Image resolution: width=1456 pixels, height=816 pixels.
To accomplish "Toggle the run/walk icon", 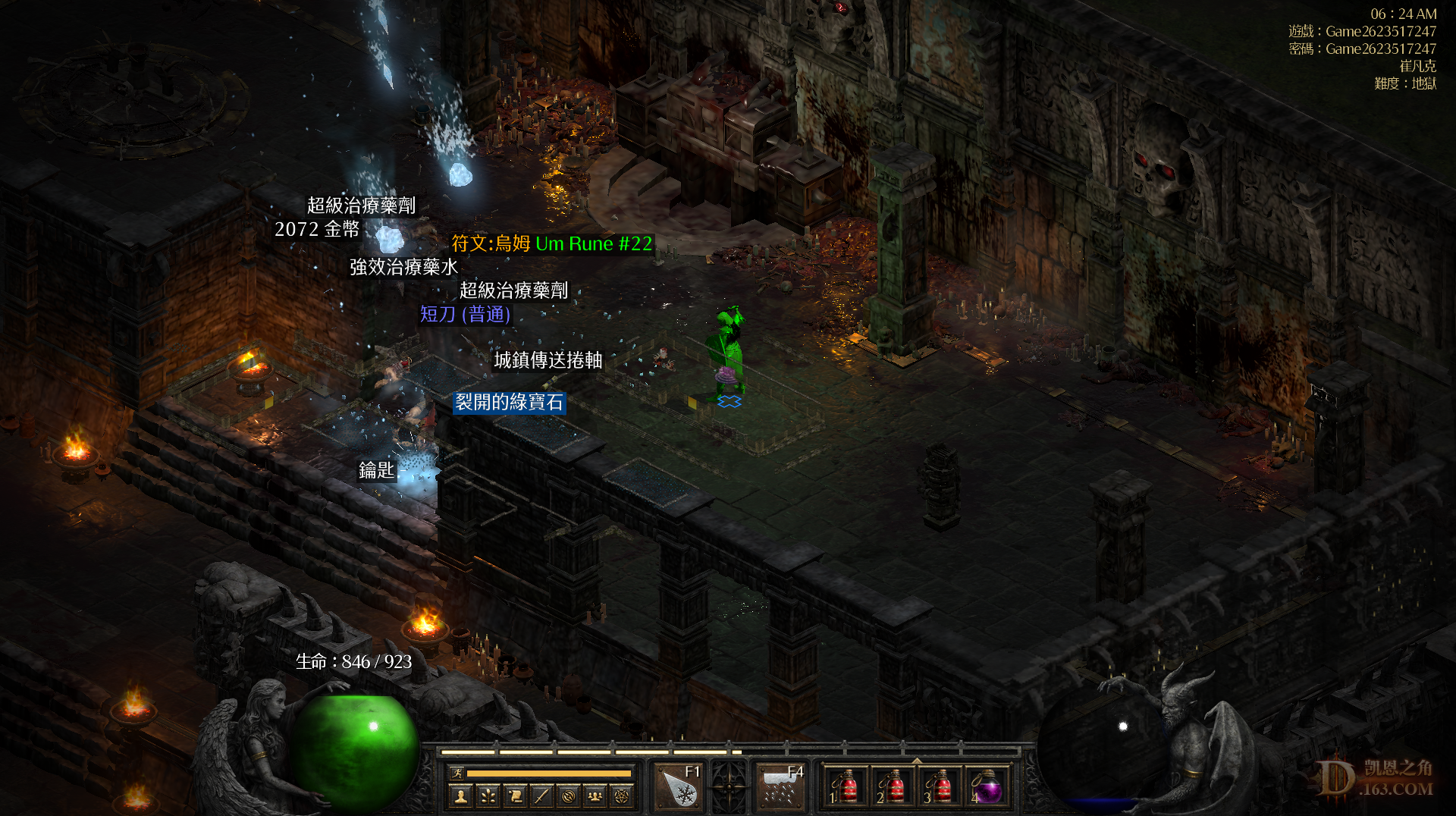I will pyautogui.click(x=457, y=774).
